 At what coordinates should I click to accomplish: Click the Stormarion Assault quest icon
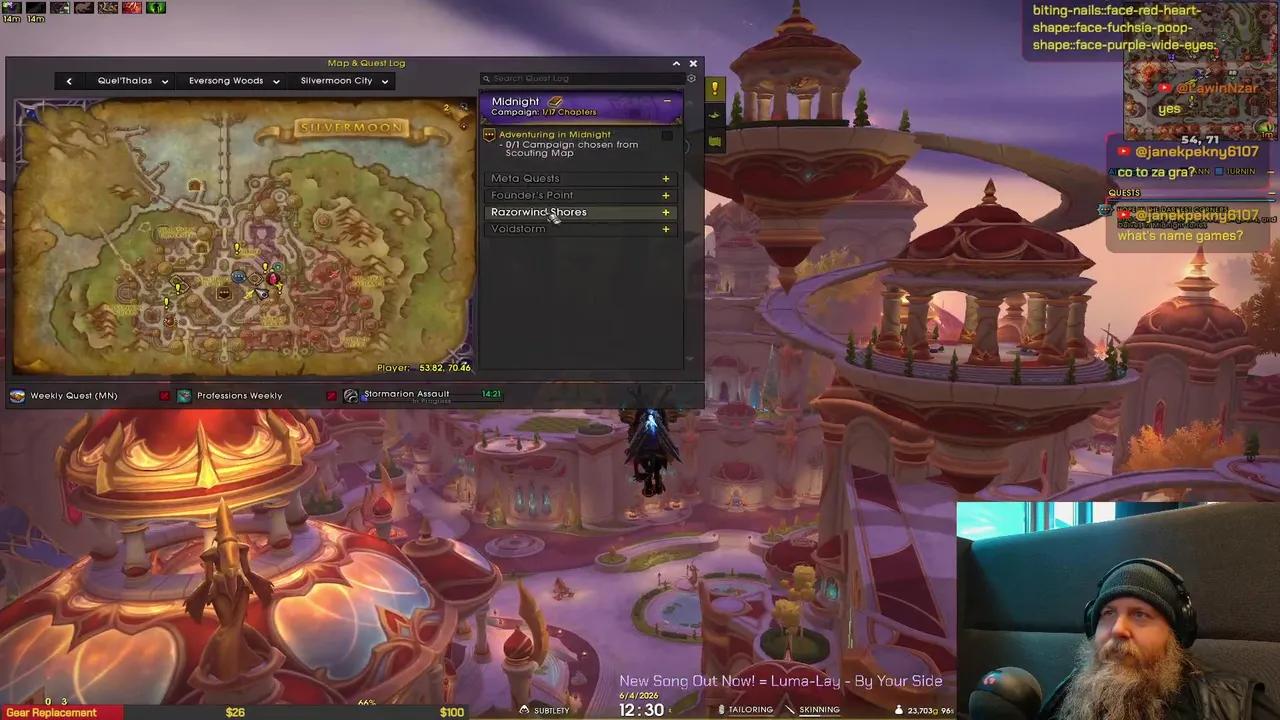pos(351,394)
